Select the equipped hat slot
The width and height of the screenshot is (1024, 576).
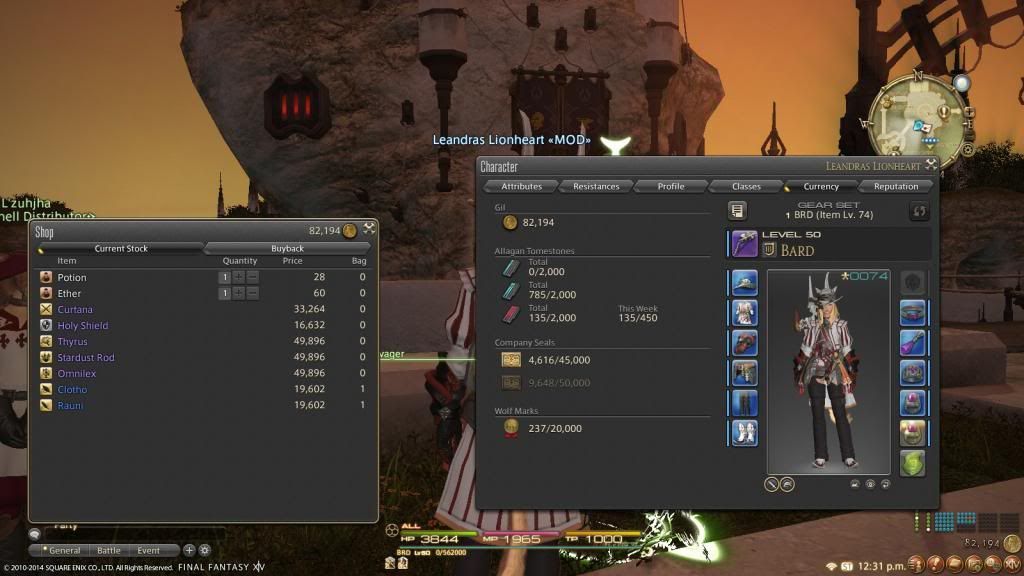(x=744, y=283)
